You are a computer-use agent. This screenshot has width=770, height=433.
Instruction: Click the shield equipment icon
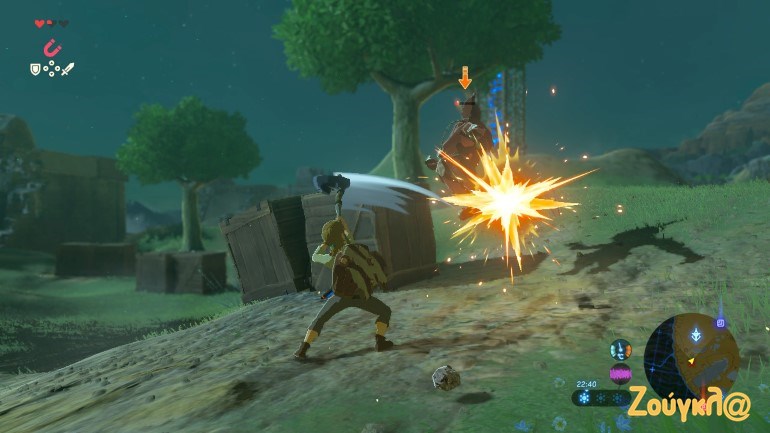pyautogui.click(x=35, y=69)
